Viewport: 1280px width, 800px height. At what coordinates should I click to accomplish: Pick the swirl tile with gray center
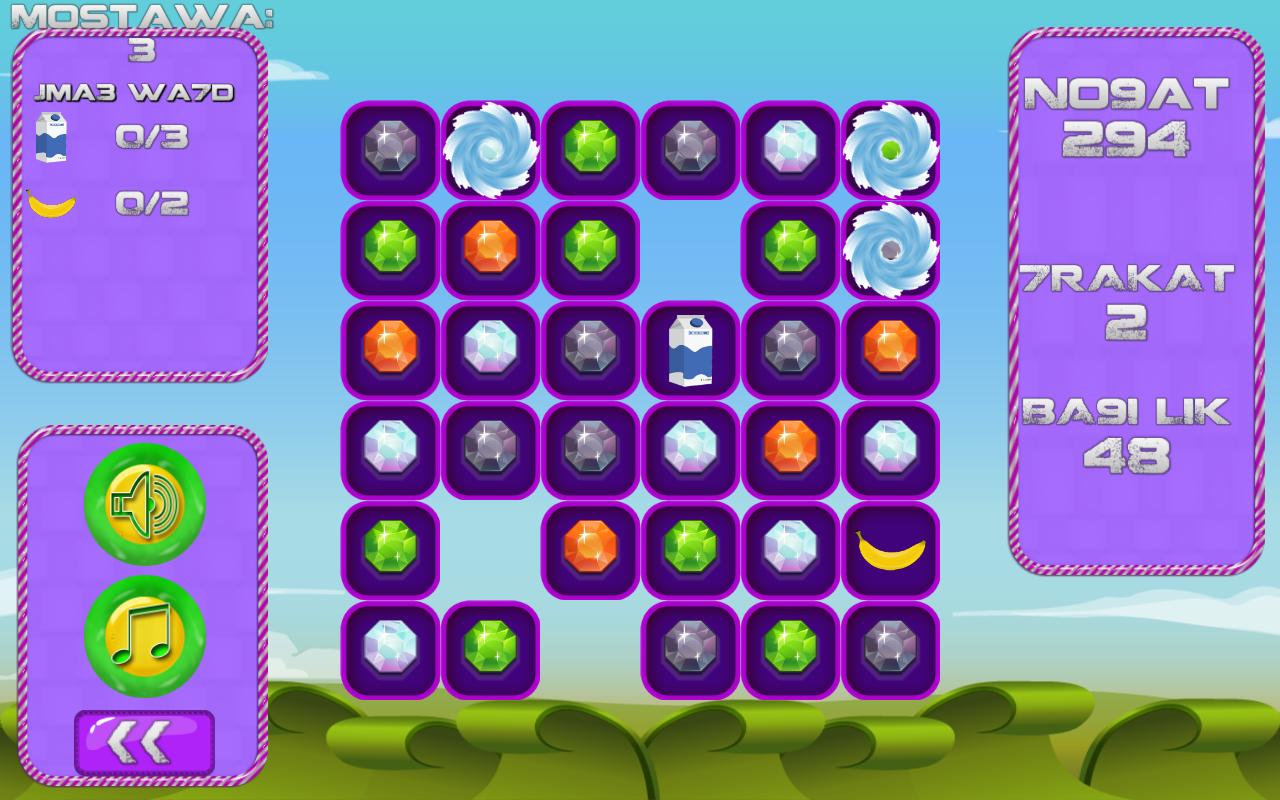(890, 250)
